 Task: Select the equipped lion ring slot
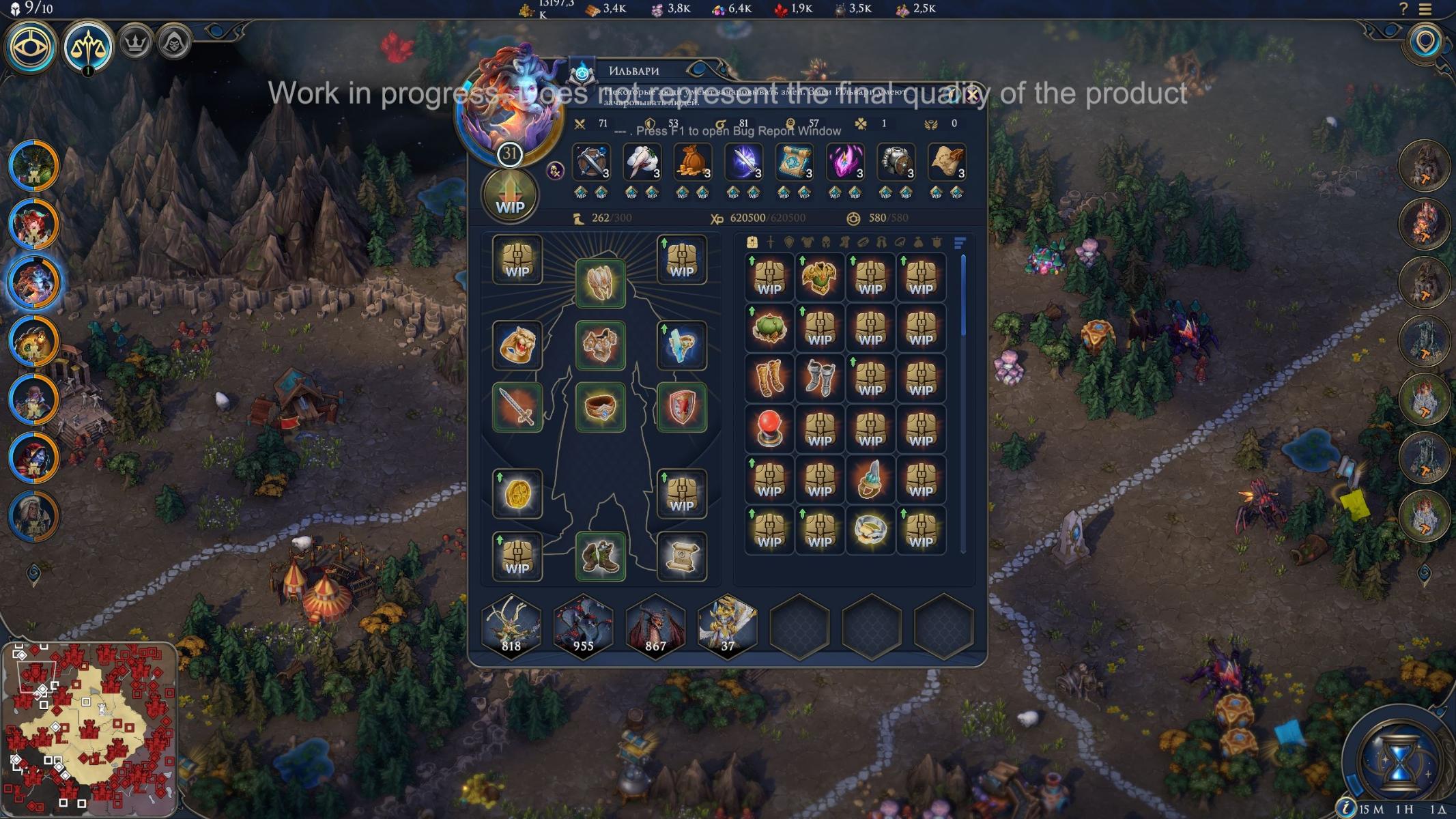pos(517,345)
